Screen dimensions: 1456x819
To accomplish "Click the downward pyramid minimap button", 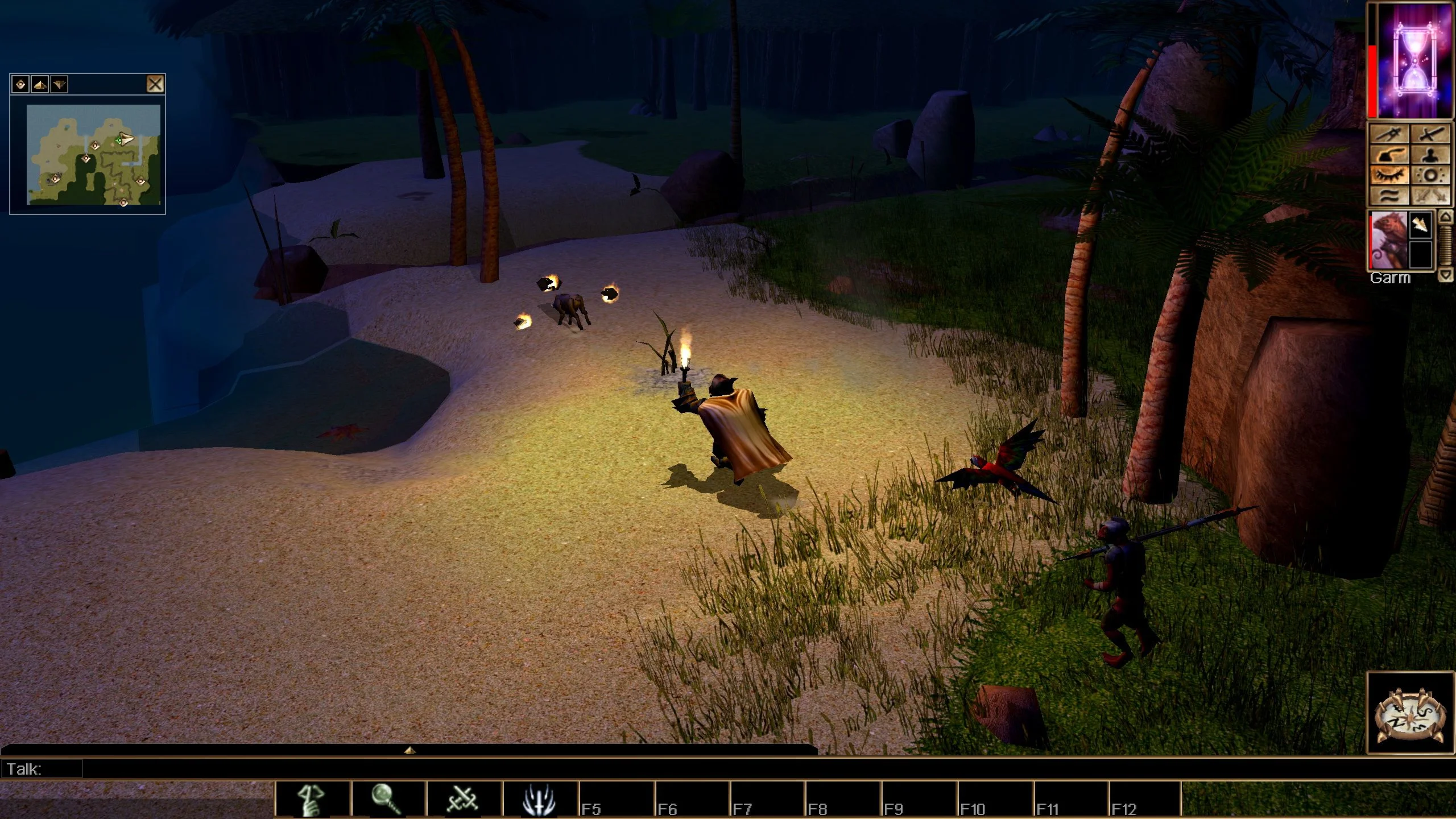I will pyautogui.click(x=59, y=85).
